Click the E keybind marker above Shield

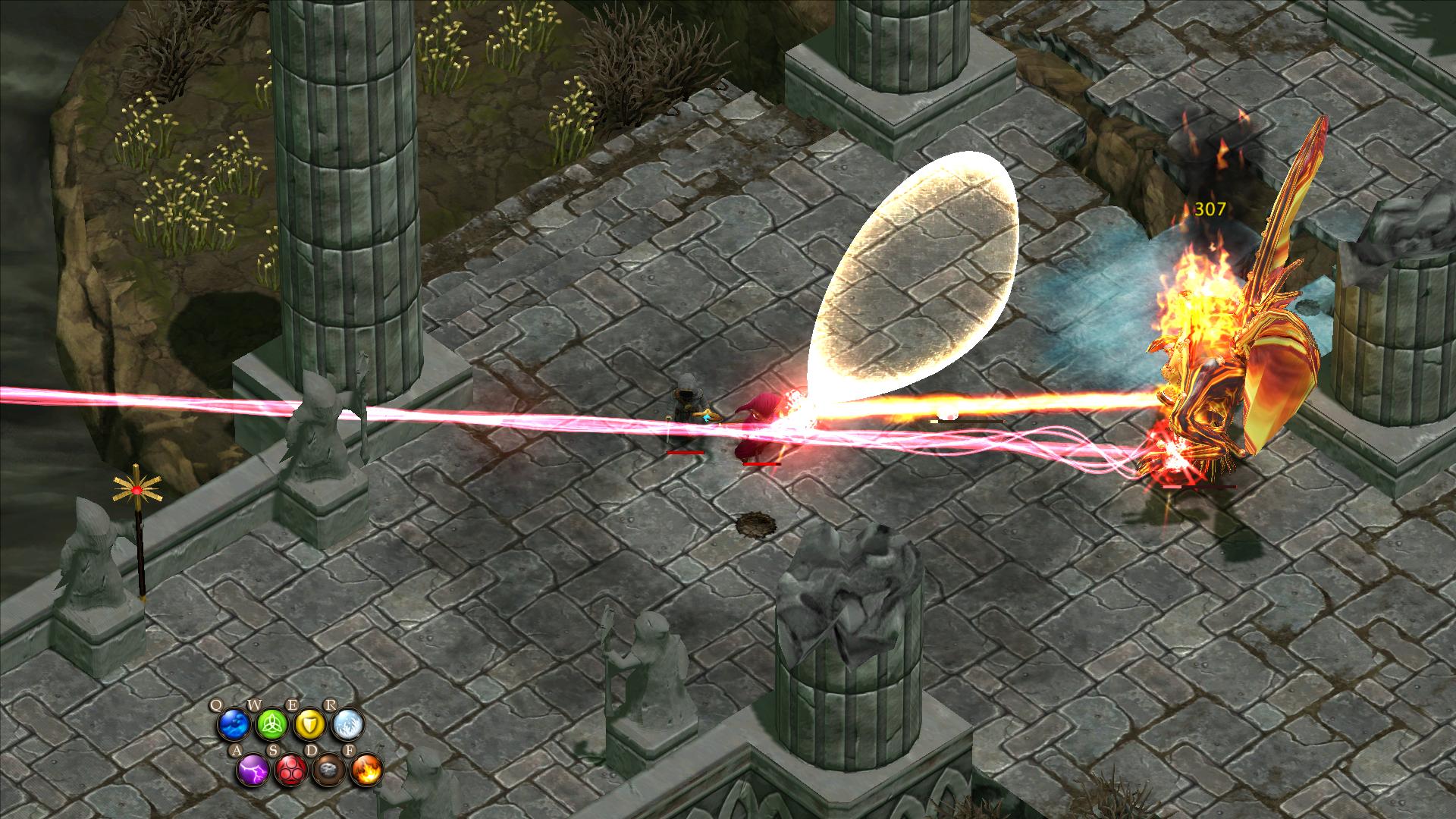tap(293, 704)
